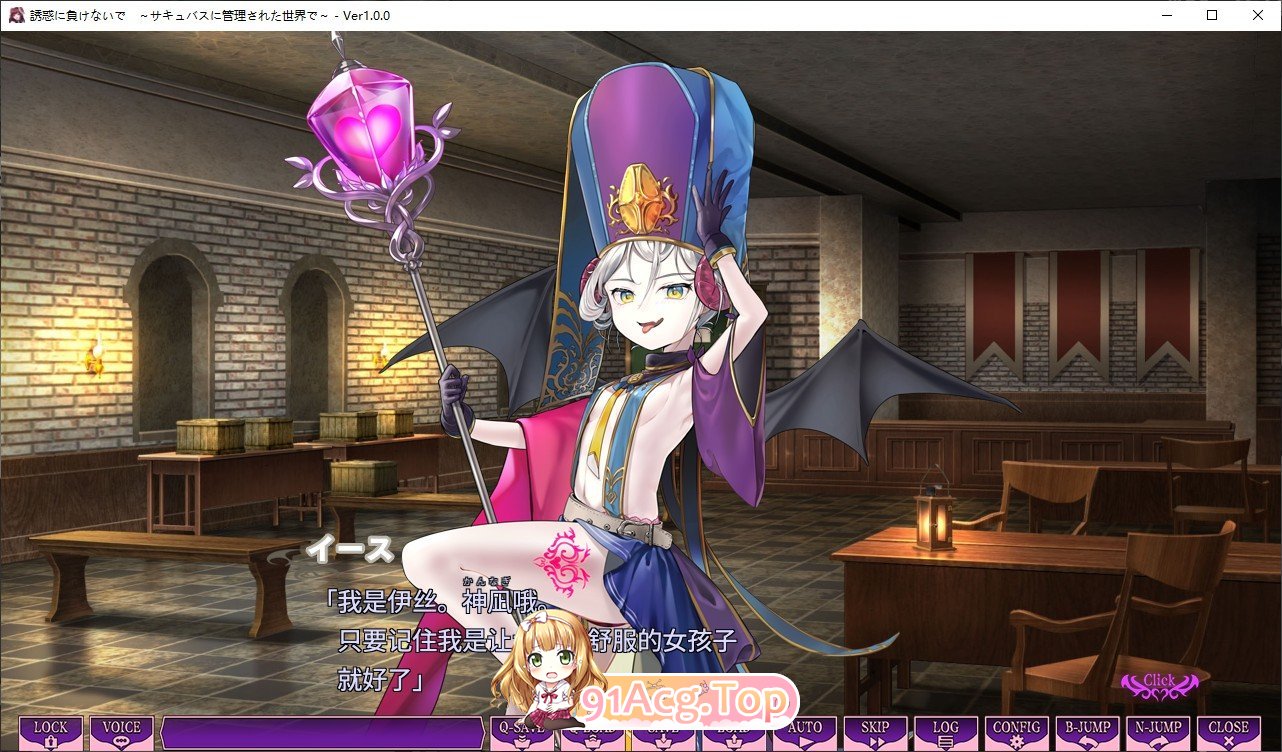Hide the text window with CLOSE
1282x752 pixels.
1229,733
